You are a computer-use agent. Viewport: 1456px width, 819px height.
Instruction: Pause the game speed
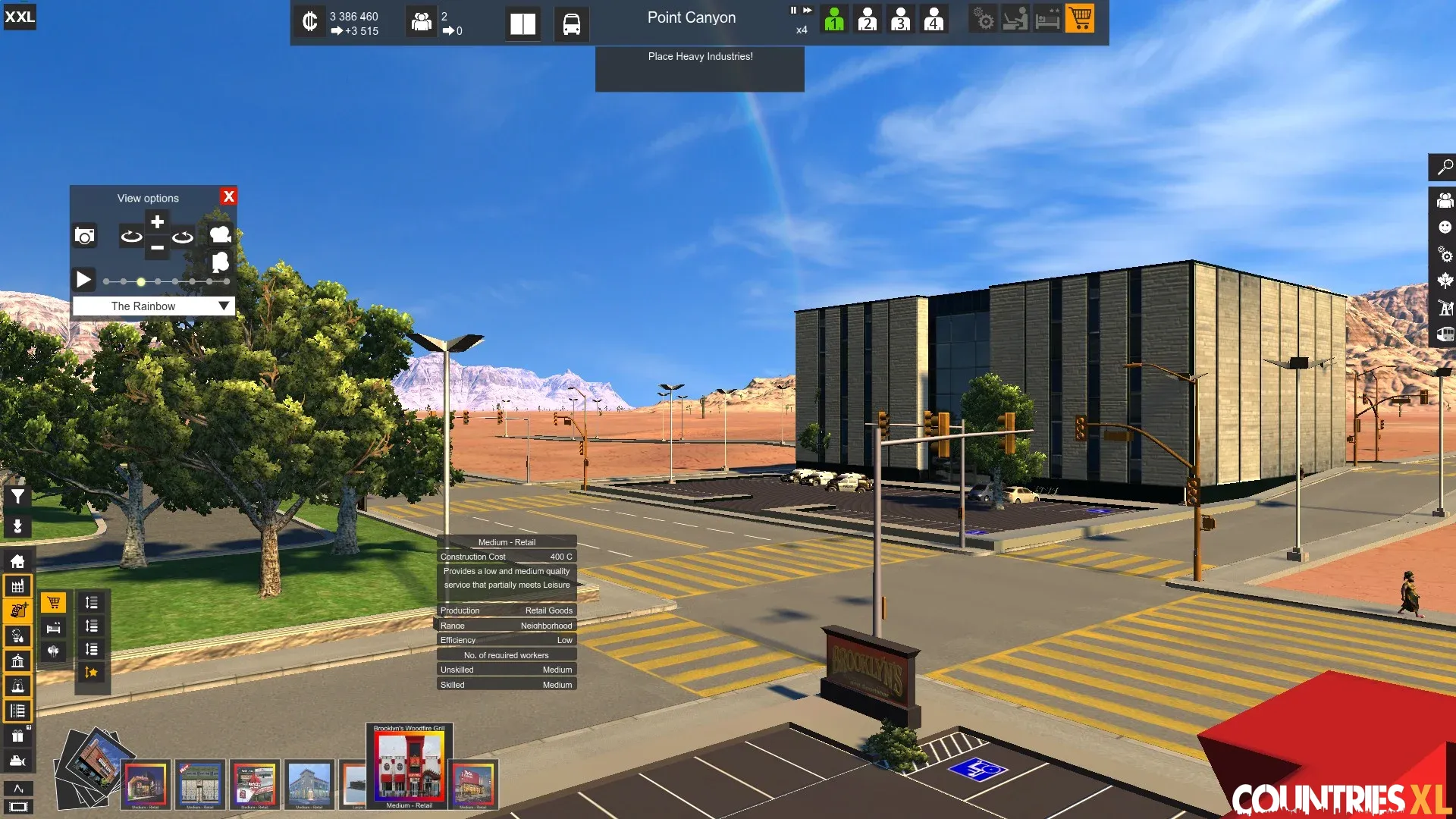pos(793,11)
